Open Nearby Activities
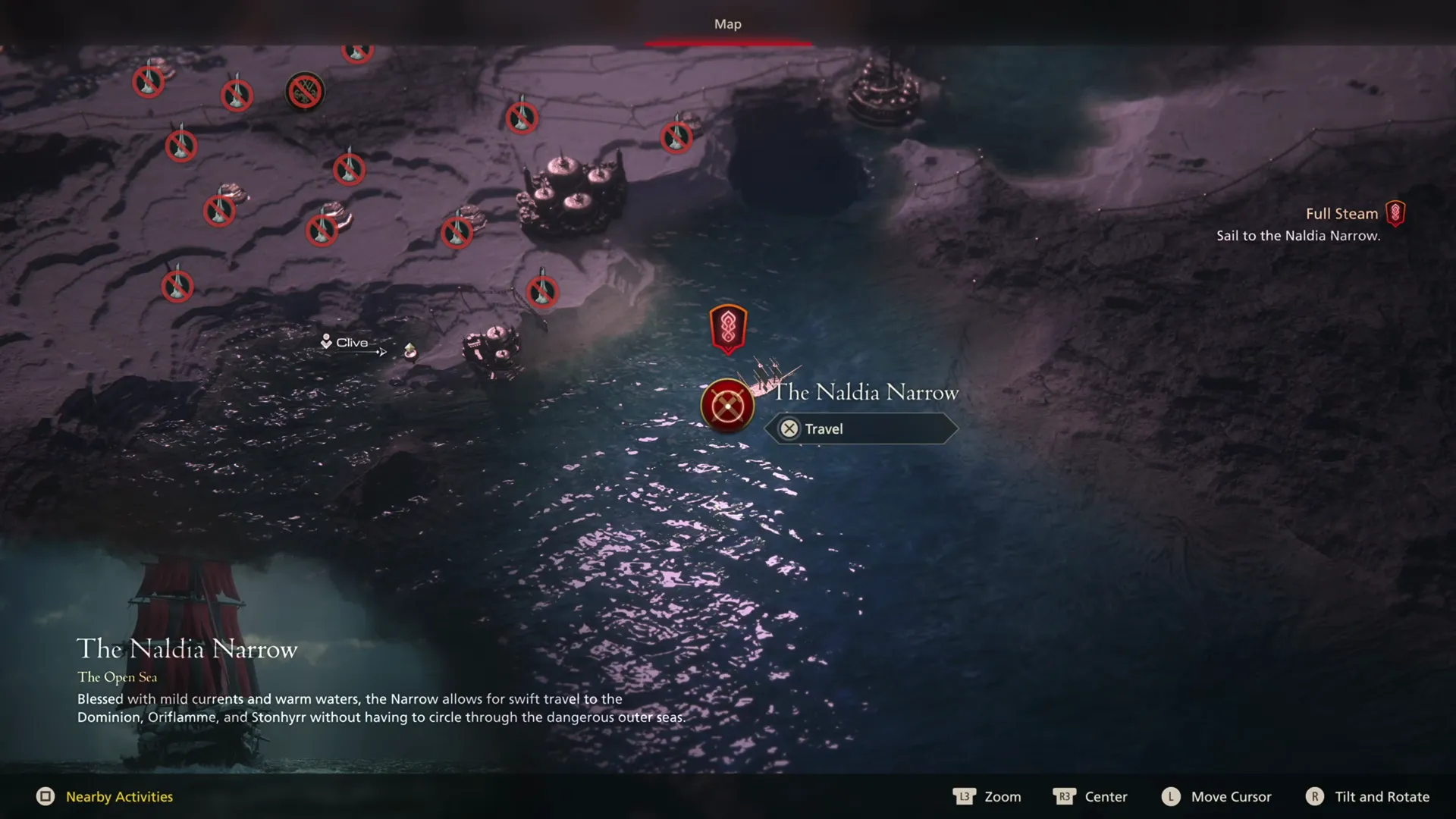Image resolution: width=1456 pixels, height=819 pixels. pyautogui.click(x=119, y=797)
